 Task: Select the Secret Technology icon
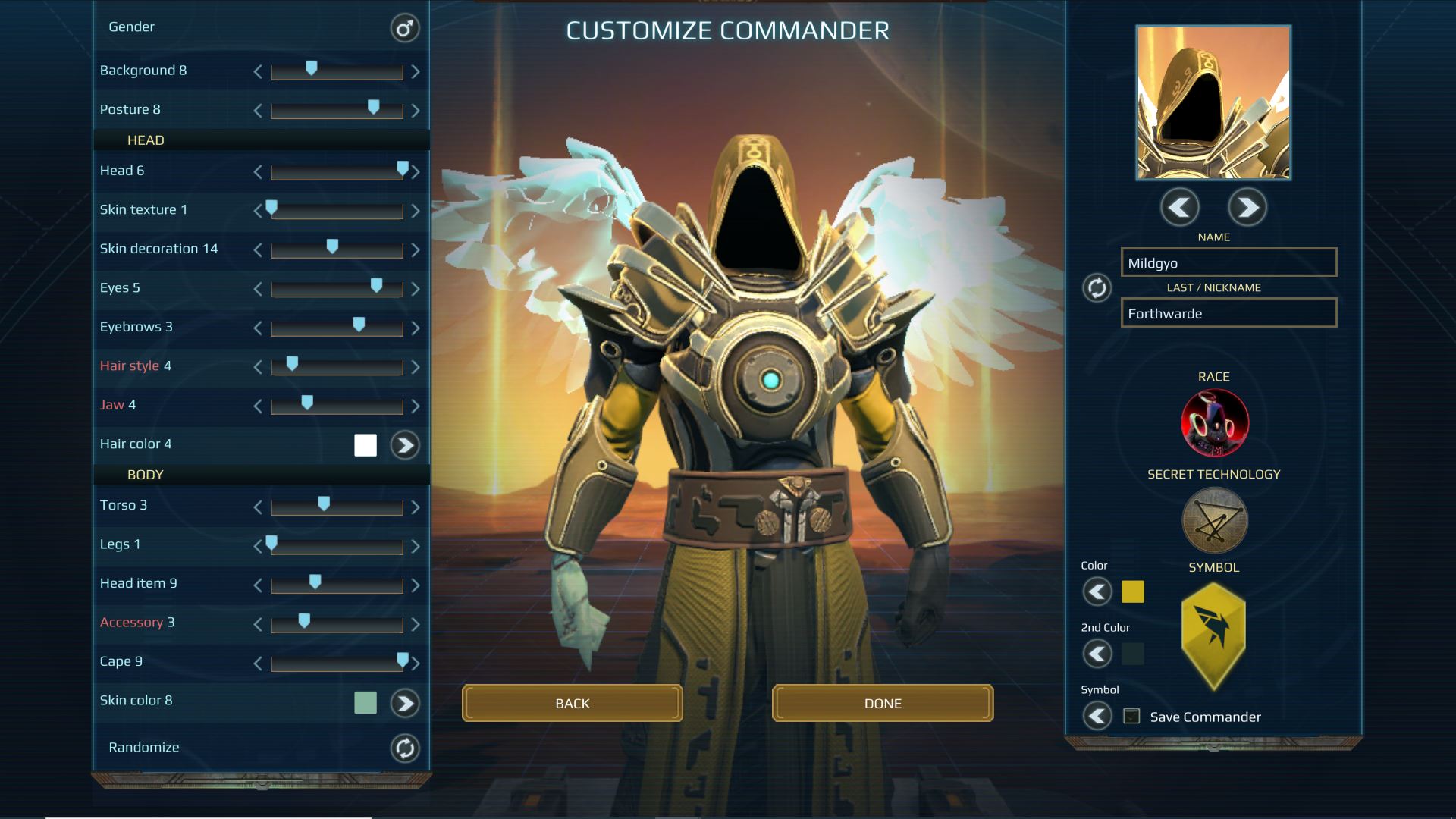1214,520
